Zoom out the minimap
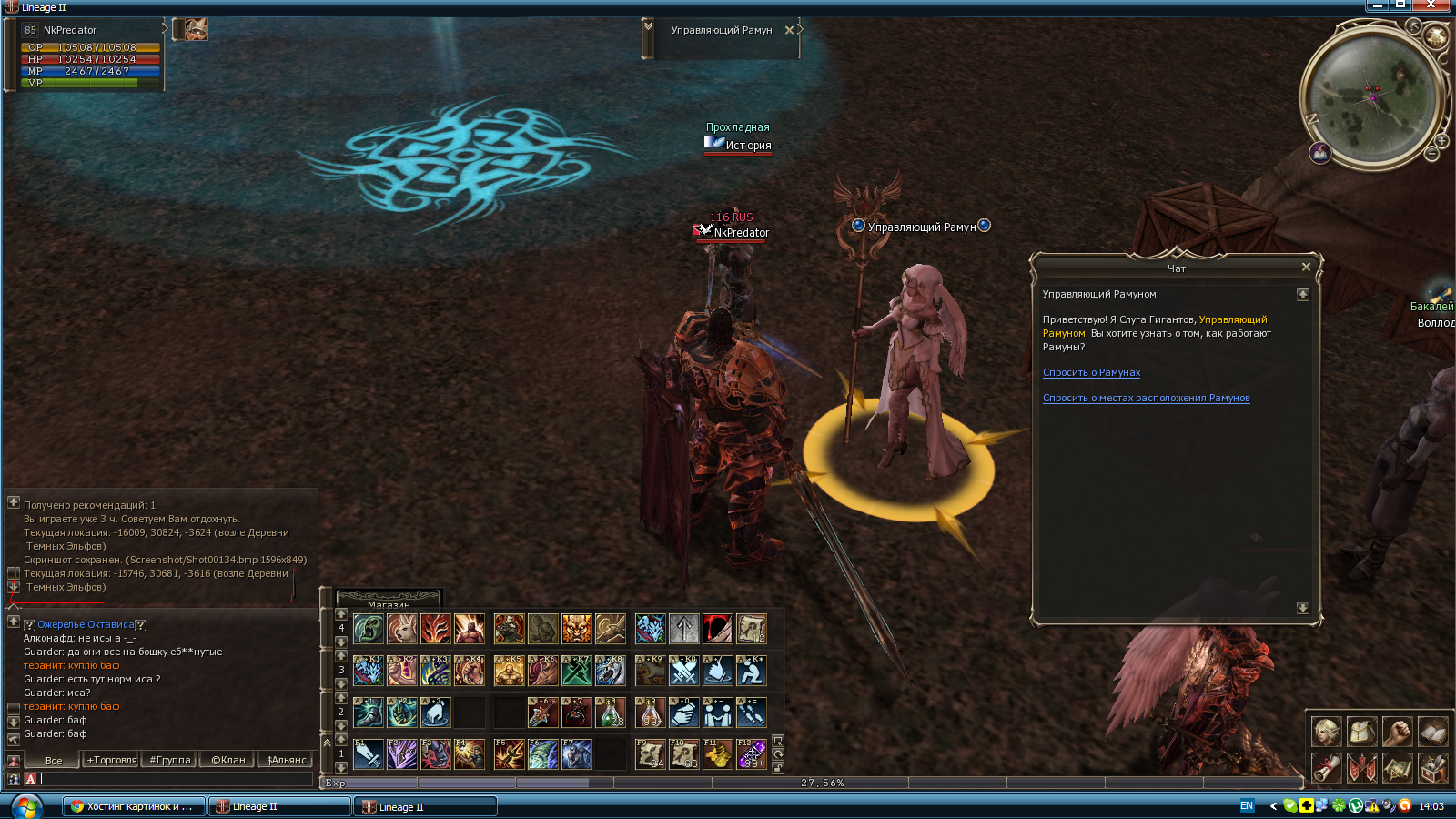Screen dimensions: 1456x819 tap(1431, 155)
